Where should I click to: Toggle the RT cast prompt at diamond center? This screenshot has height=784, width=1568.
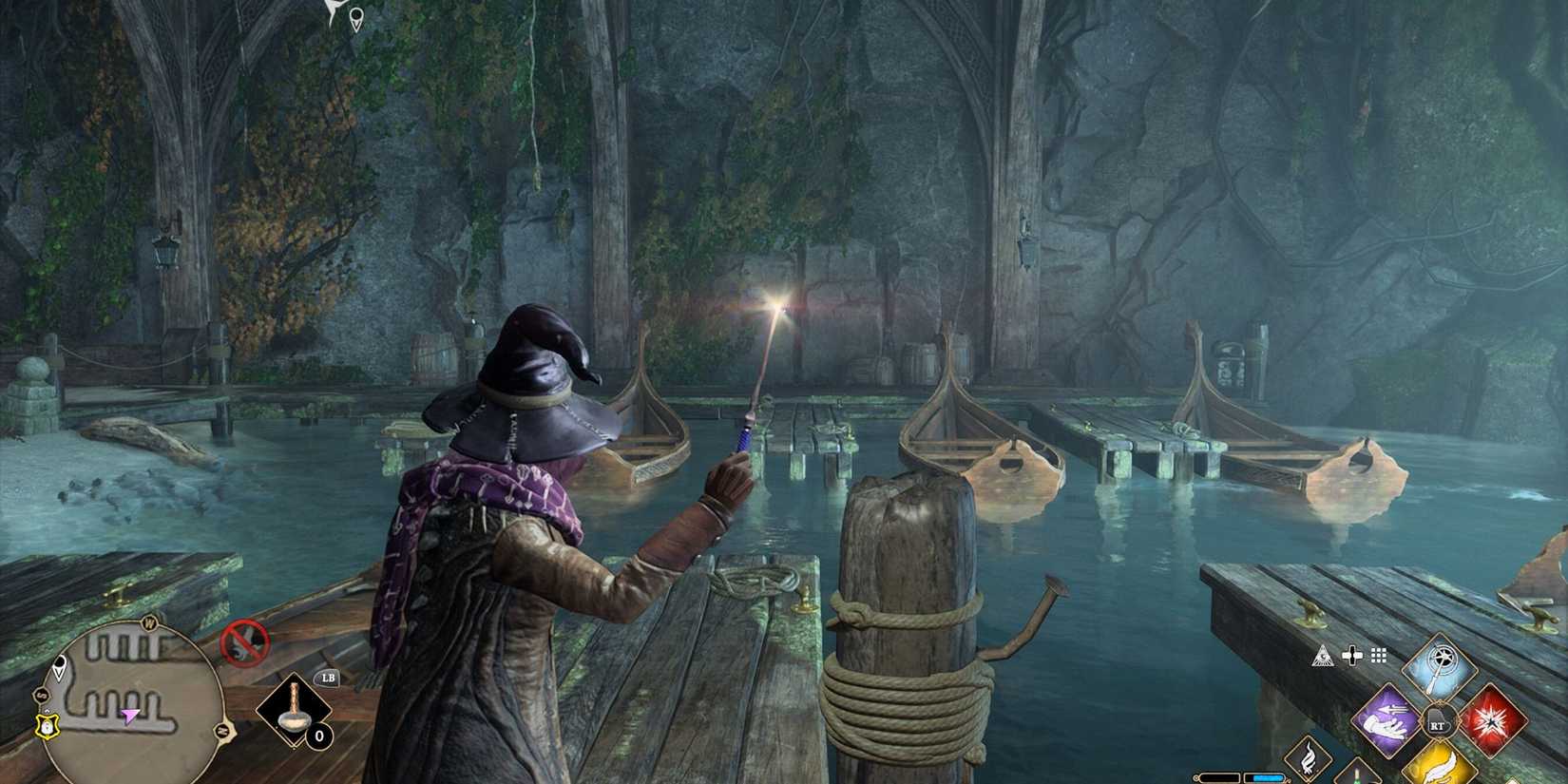tap(1439, 720)
